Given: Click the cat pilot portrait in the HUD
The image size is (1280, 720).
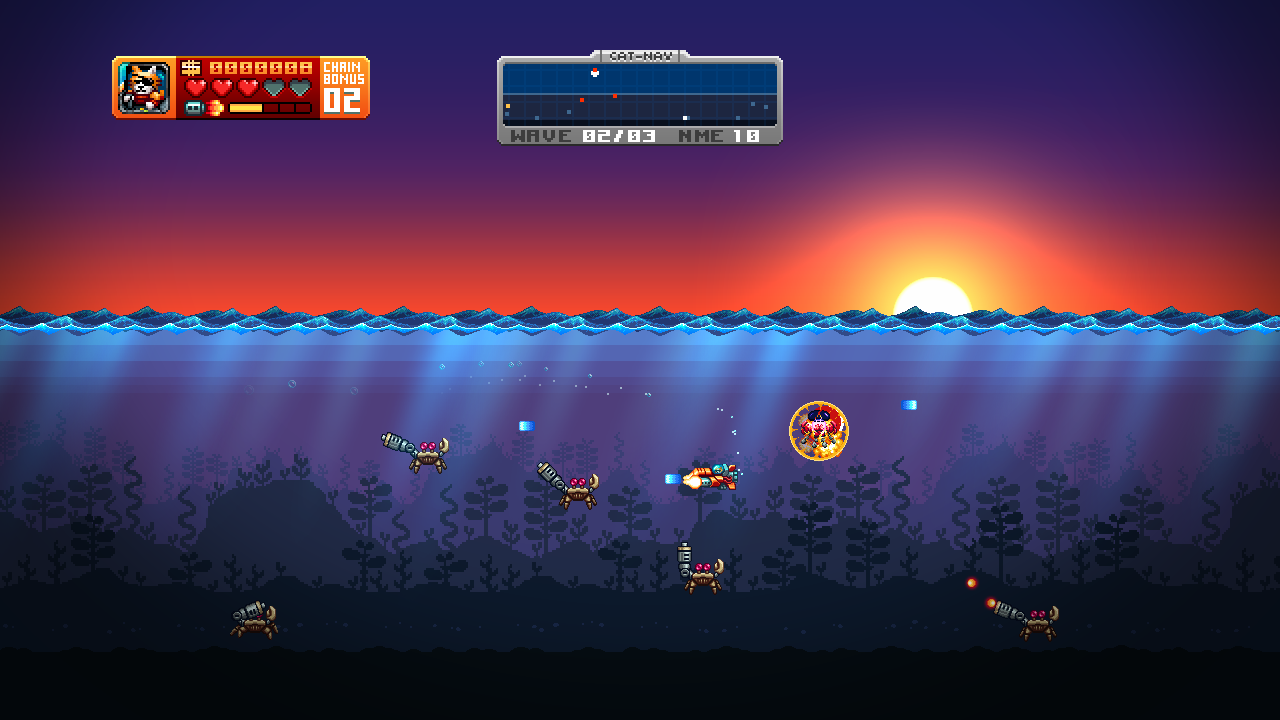Looking at the screenshot, I should click(x=143, y=87).
